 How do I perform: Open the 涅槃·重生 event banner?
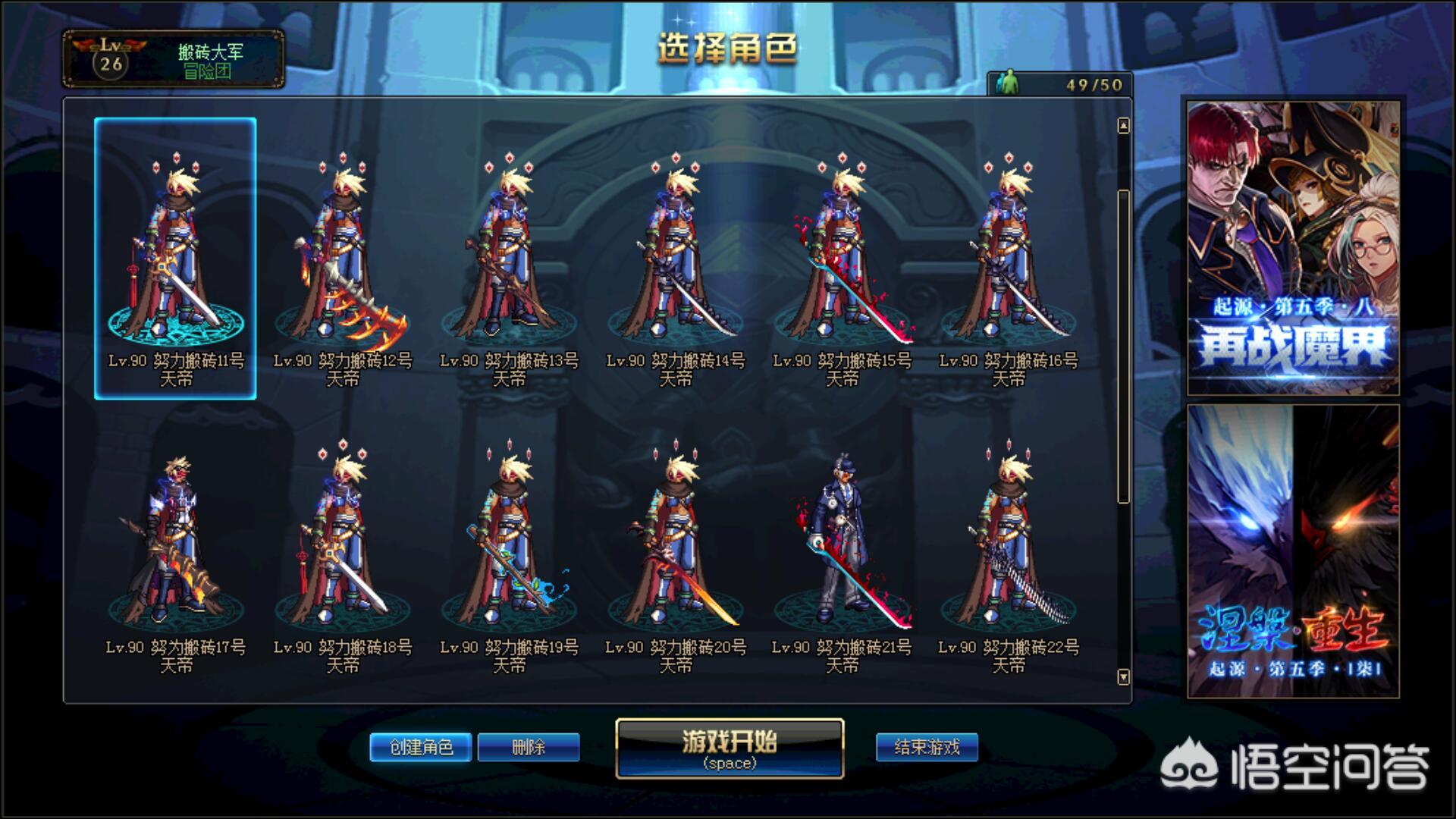[x=1293, y=551]
